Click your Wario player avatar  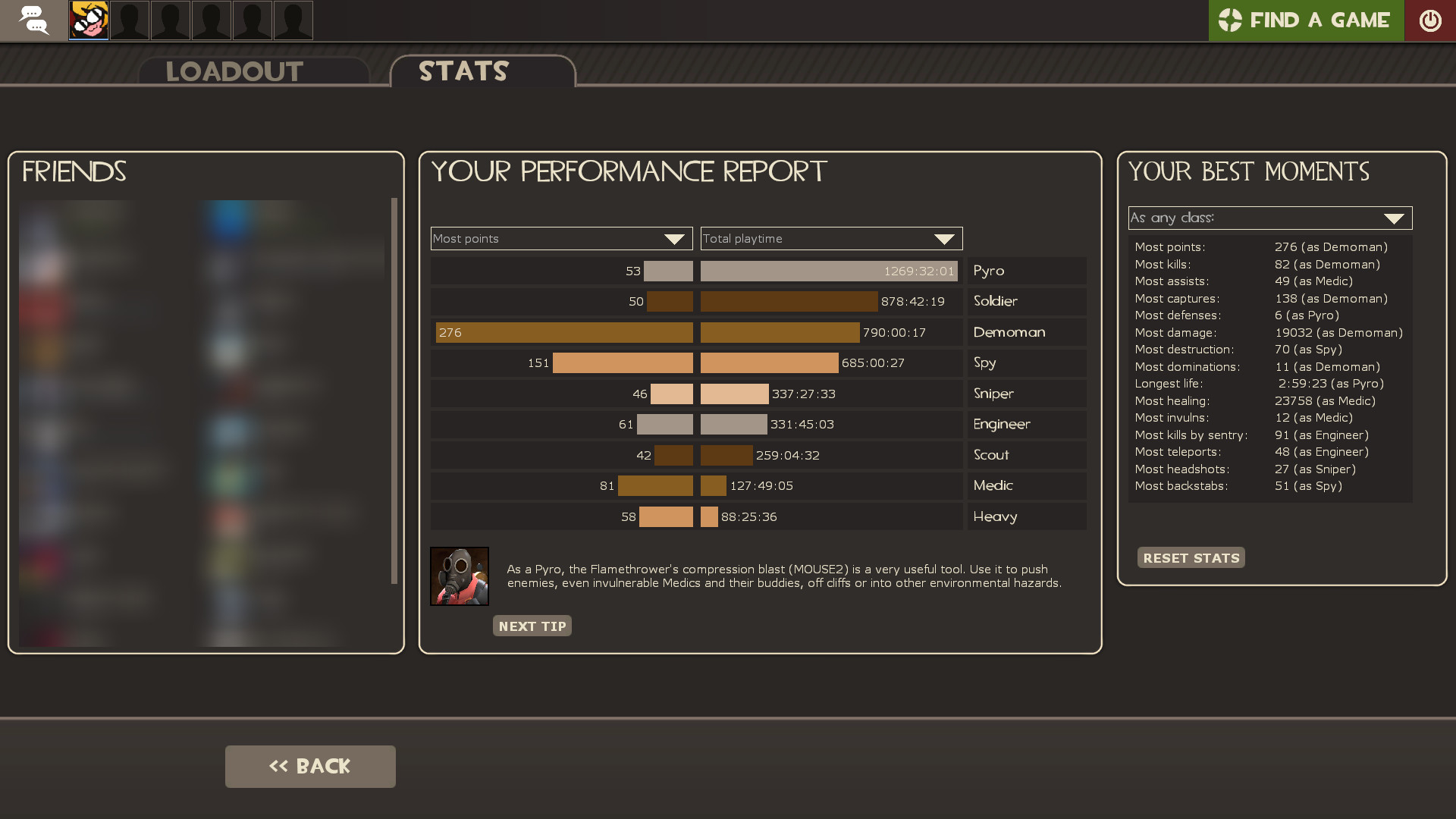(x=88, y=20)
